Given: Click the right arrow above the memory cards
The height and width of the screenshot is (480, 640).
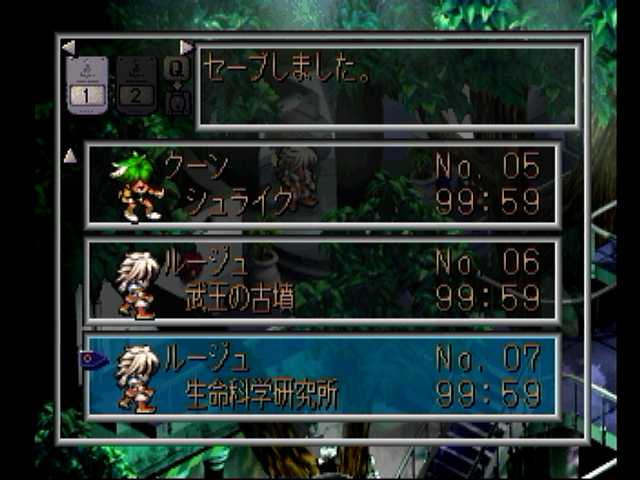Looking at the screenshot, I should point(186,47).
